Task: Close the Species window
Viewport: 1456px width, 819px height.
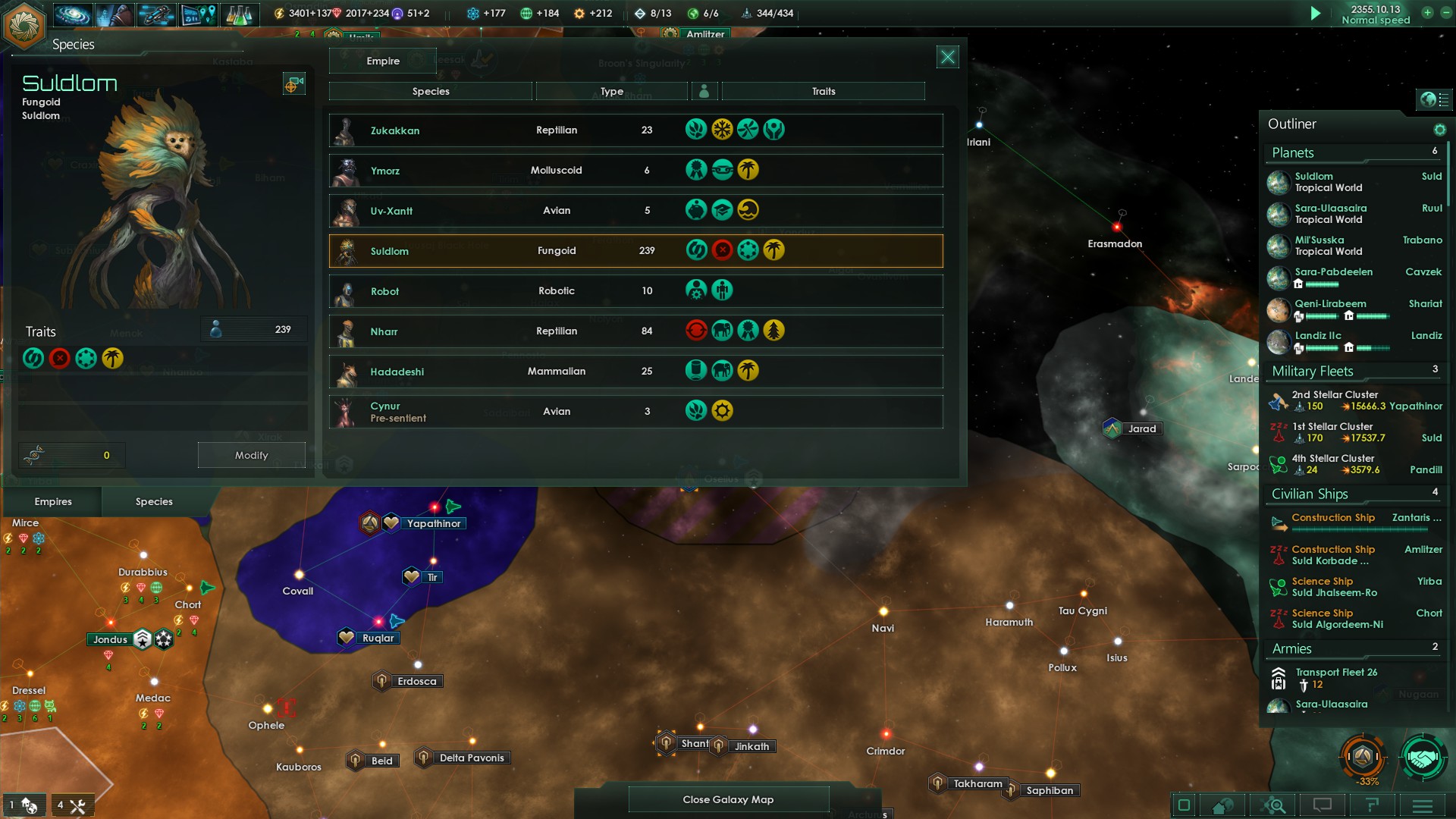Action: click(x=947, y=57)
